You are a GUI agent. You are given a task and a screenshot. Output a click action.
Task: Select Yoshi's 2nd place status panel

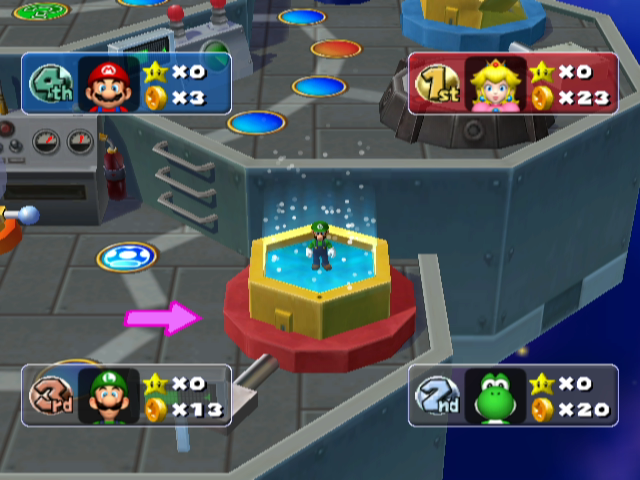pos(513,395)
